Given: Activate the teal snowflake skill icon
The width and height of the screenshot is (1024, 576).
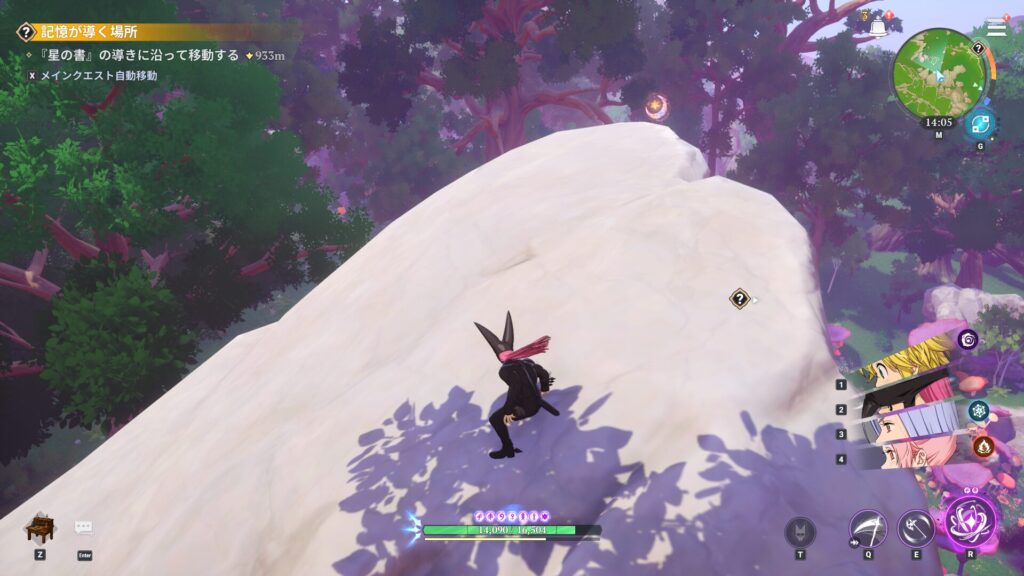Looking at the screenshot, I should [x=978, y=410].
